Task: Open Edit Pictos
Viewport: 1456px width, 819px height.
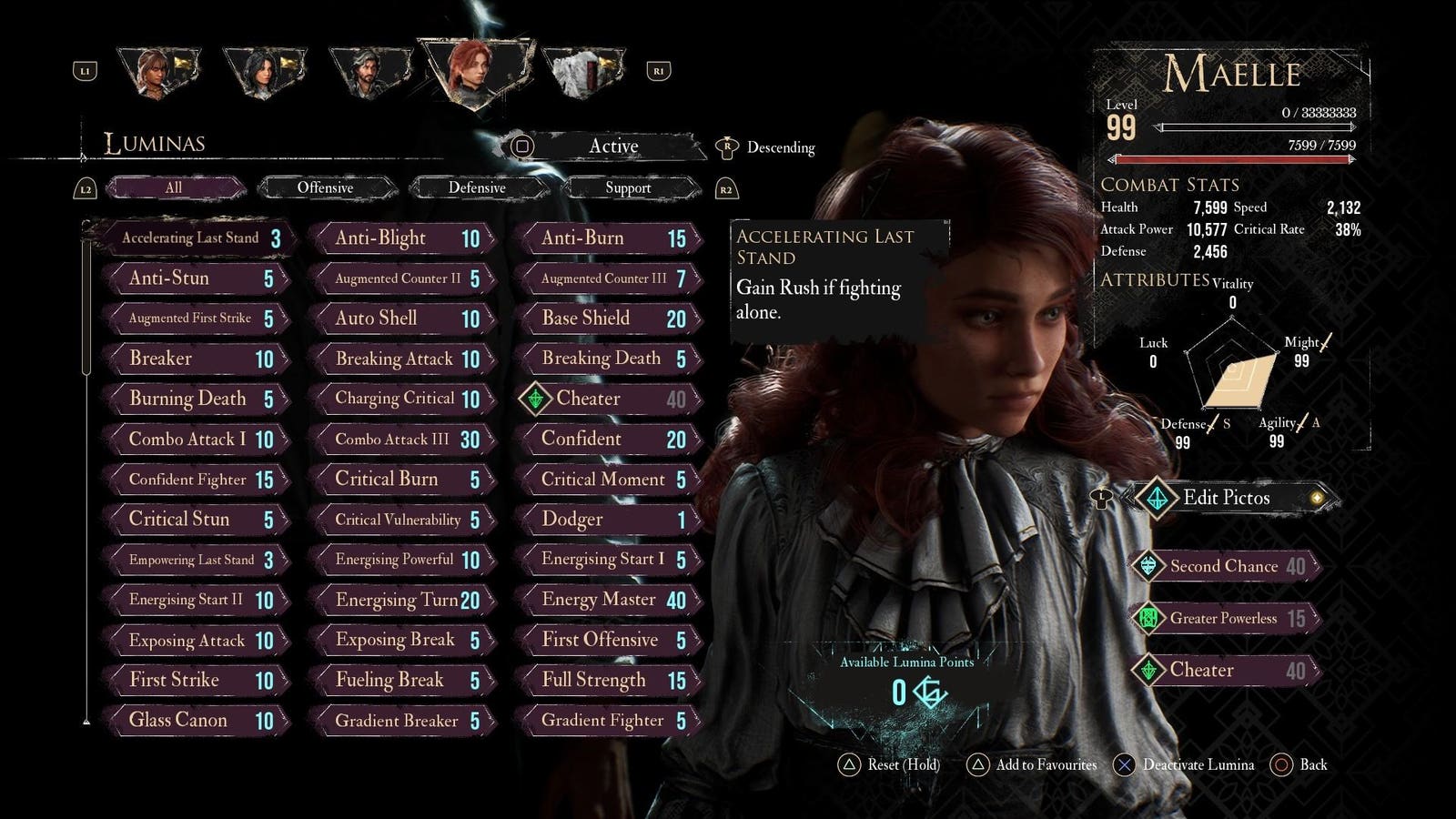Action: pos(1227,498)
